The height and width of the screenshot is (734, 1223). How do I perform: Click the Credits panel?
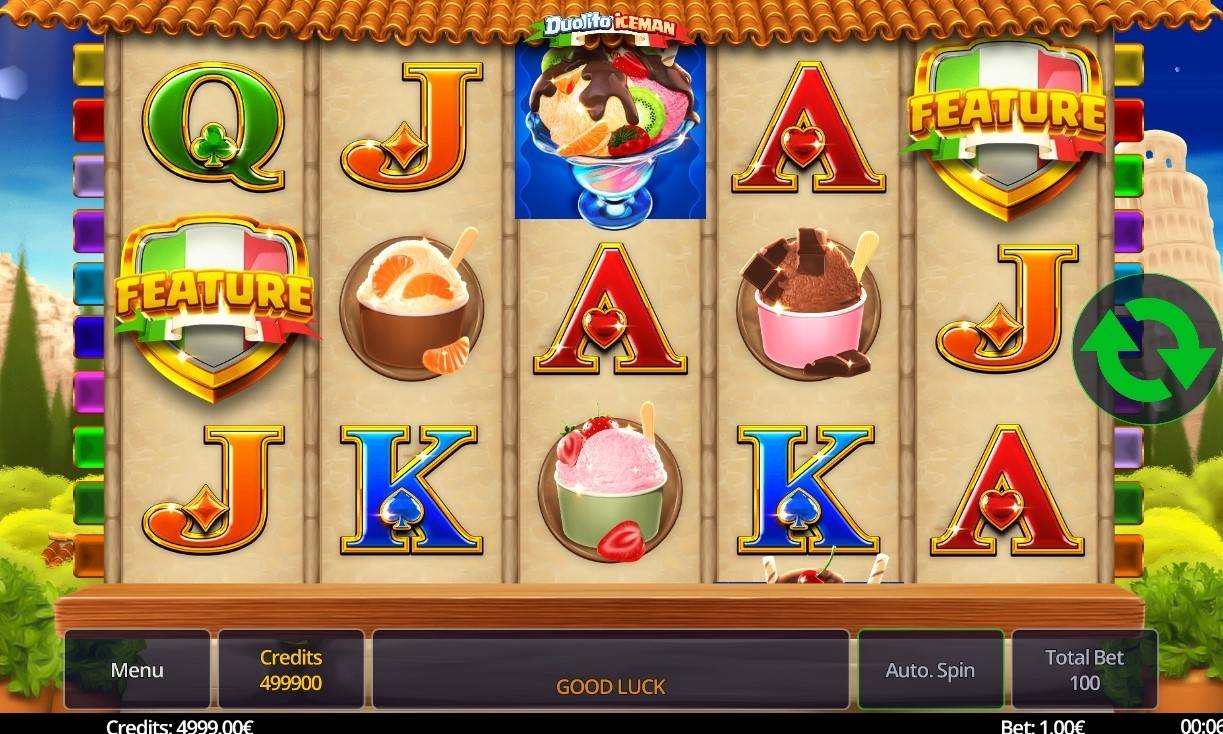(x=291, y=670)
